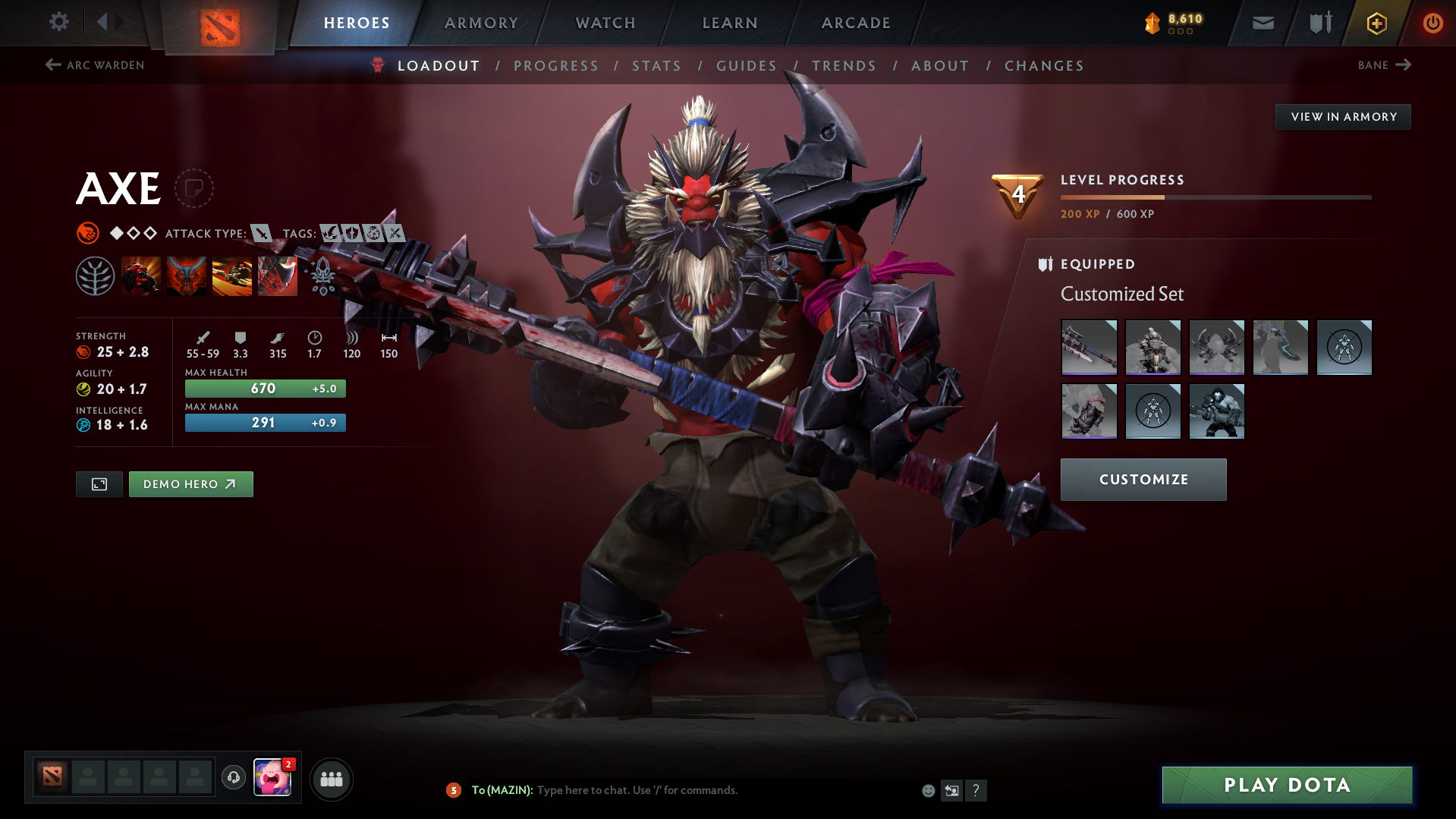This screenshot has height=819, width=1456.
Task: Select the Culling Blade ultimate ability icon
Action: 277,276
